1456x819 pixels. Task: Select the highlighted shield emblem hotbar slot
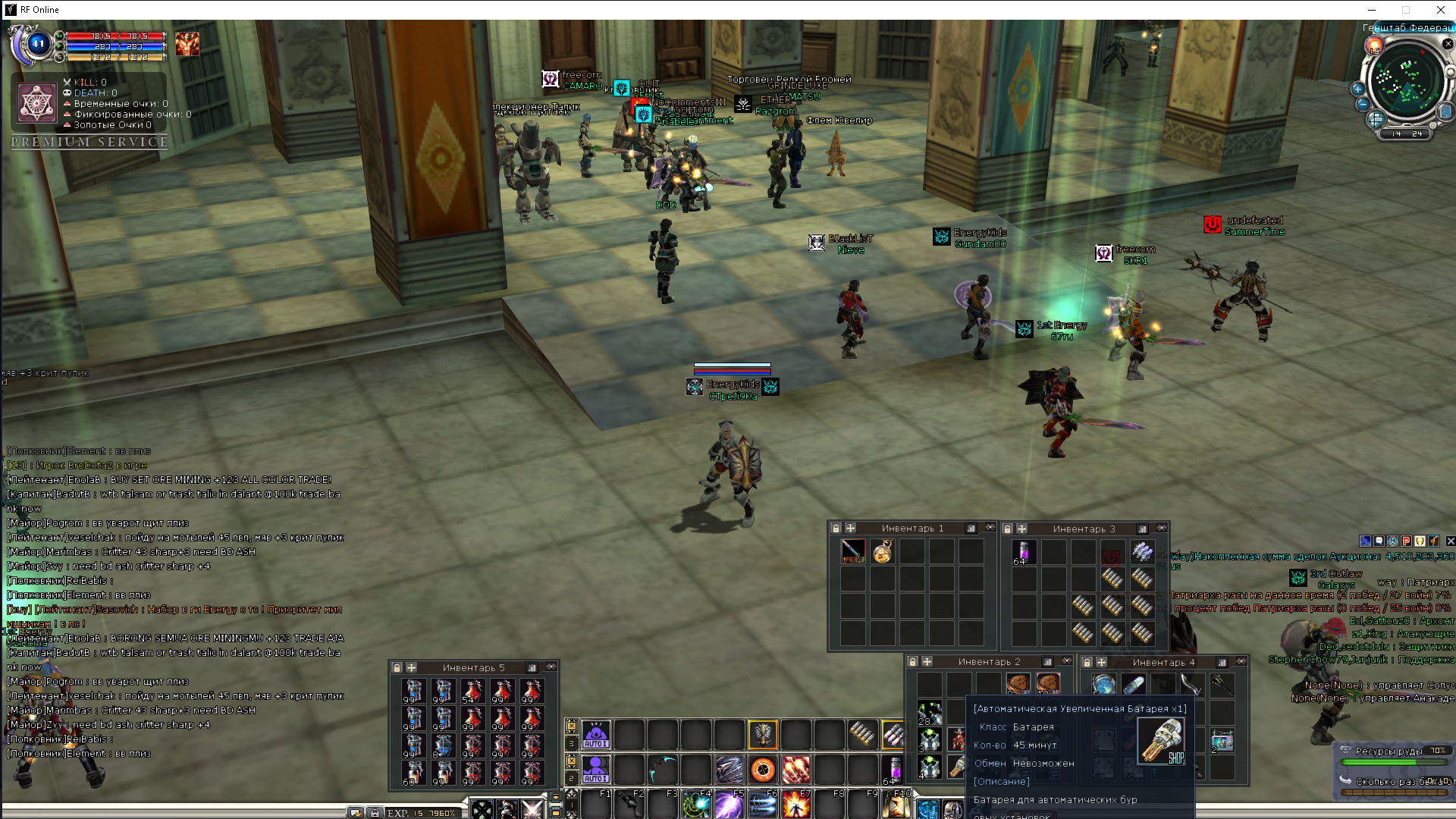click(763, 734)
